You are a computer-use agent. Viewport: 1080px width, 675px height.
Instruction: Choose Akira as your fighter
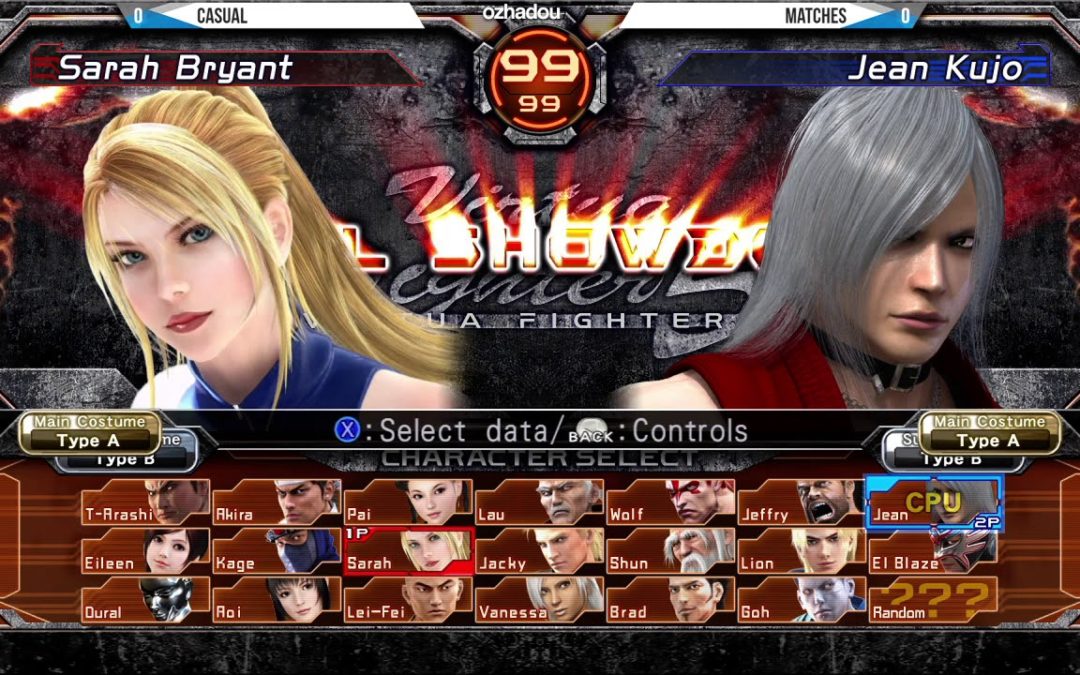coord(277,503)
